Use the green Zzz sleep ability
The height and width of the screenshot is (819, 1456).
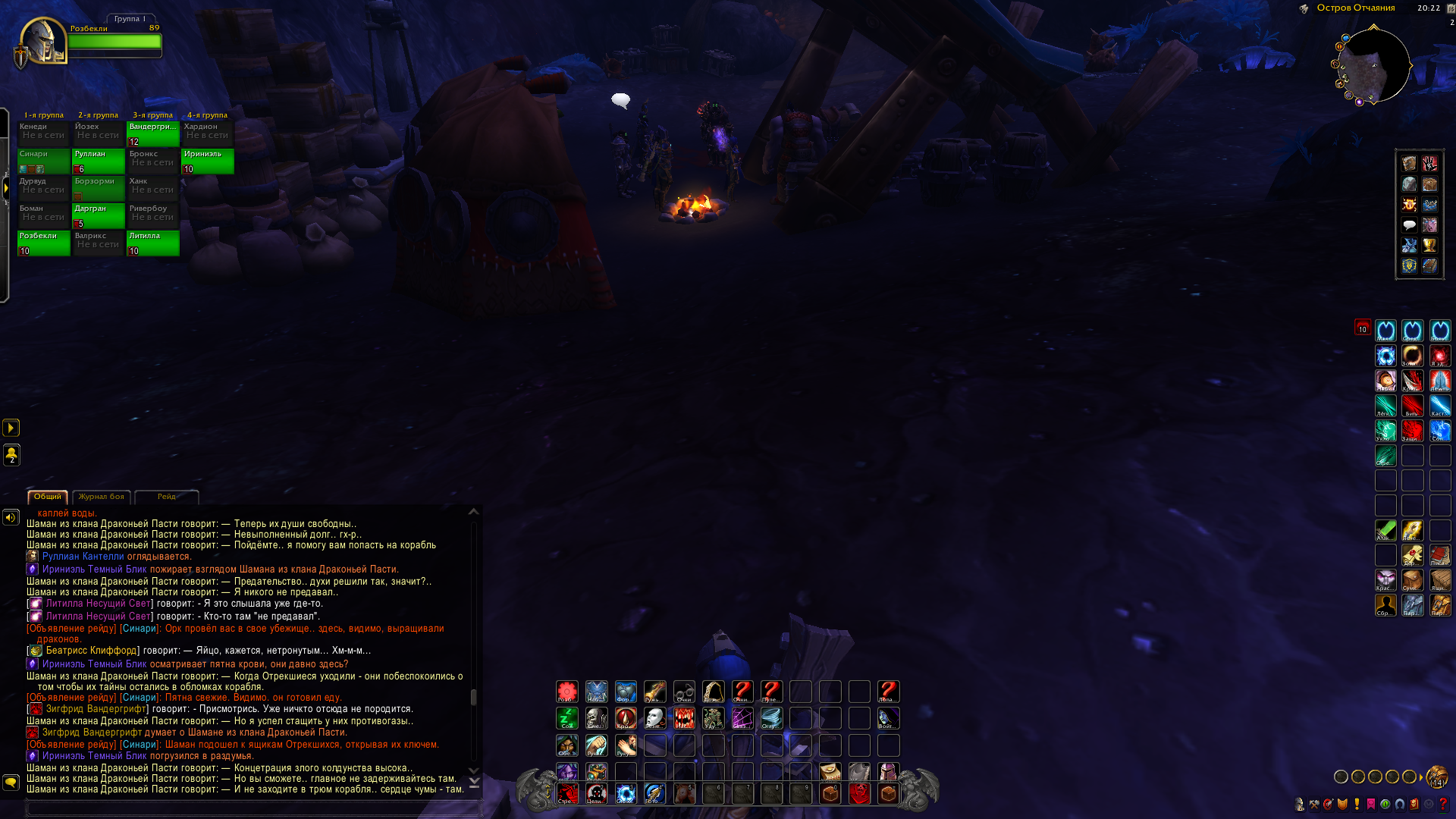567,717
